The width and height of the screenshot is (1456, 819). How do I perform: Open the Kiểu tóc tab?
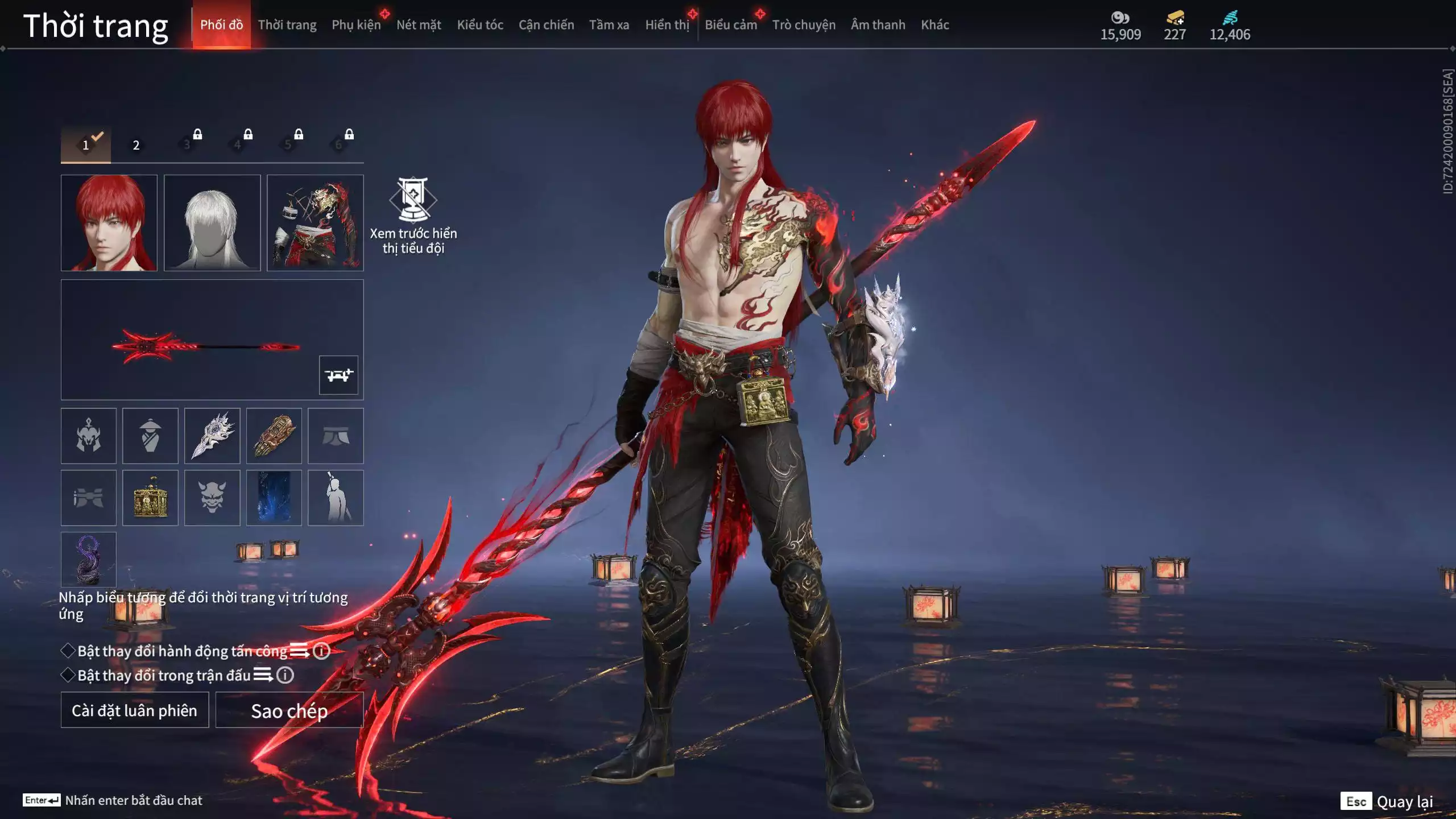click(480, 24)
